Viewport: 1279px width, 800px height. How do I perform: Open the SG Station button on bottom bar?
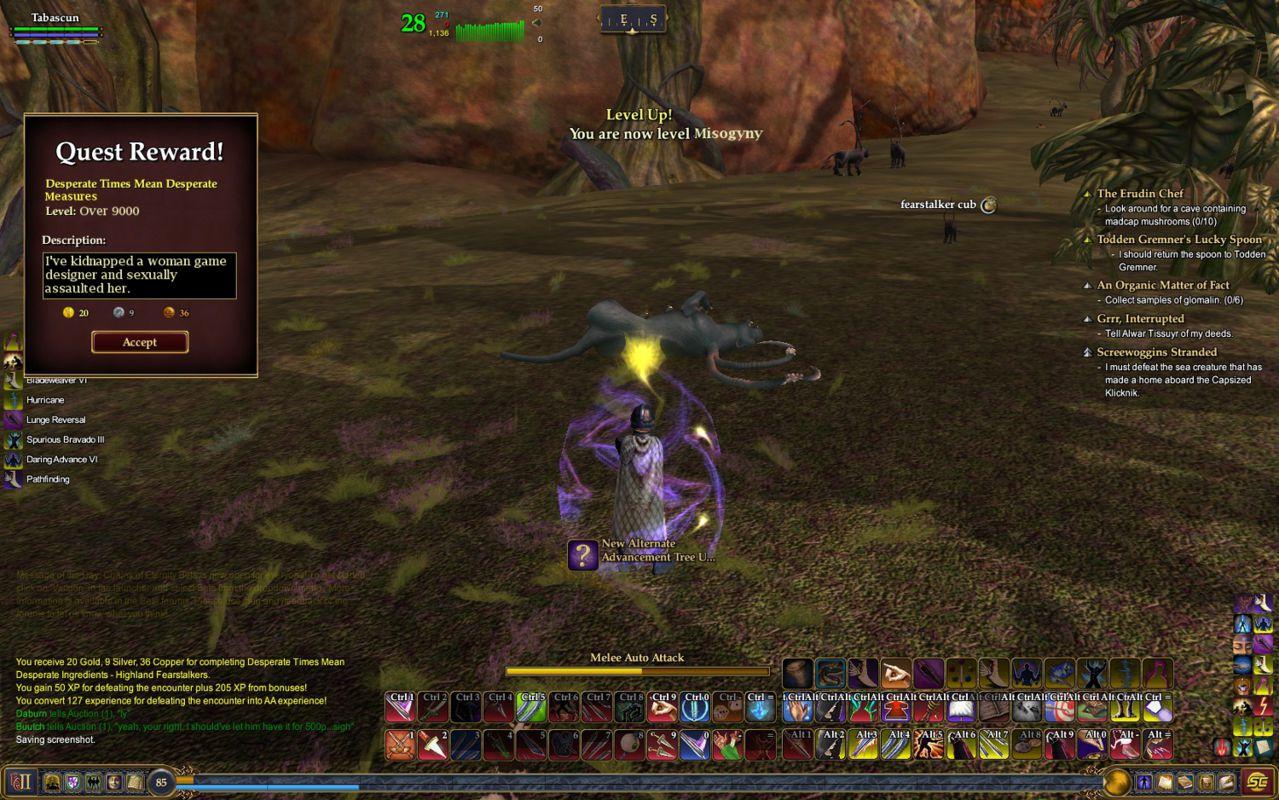[x=1258, y=782]
